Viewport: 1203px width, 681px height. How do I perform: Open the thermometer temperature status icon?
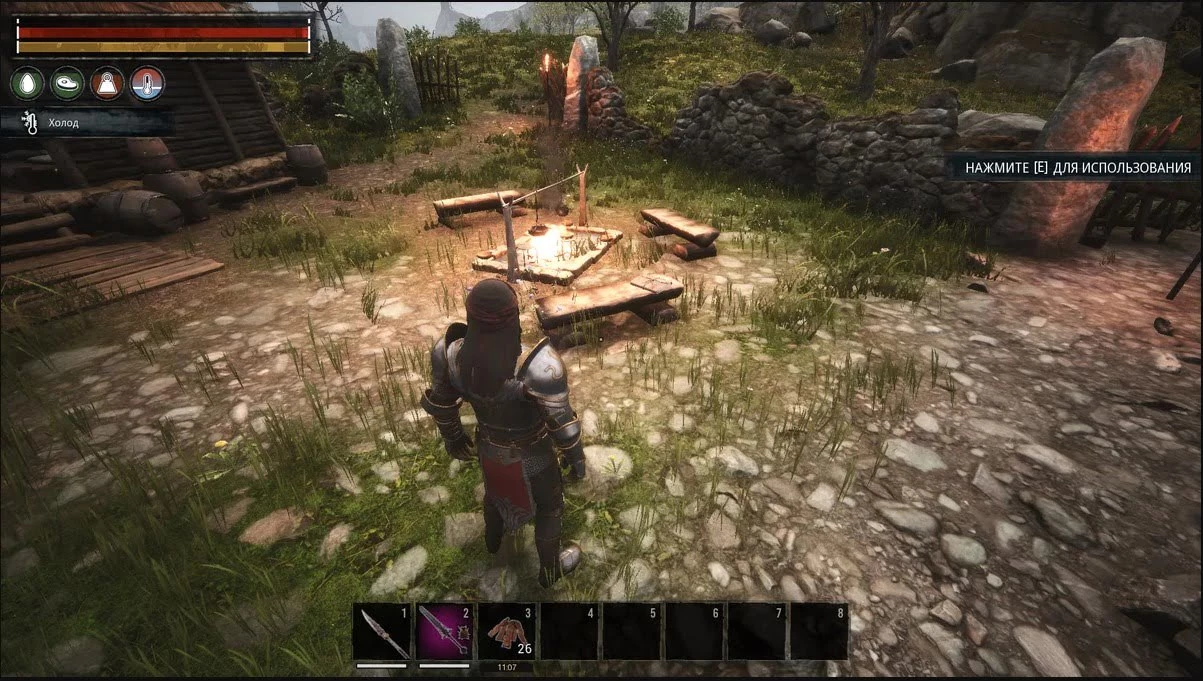(147, 83)
